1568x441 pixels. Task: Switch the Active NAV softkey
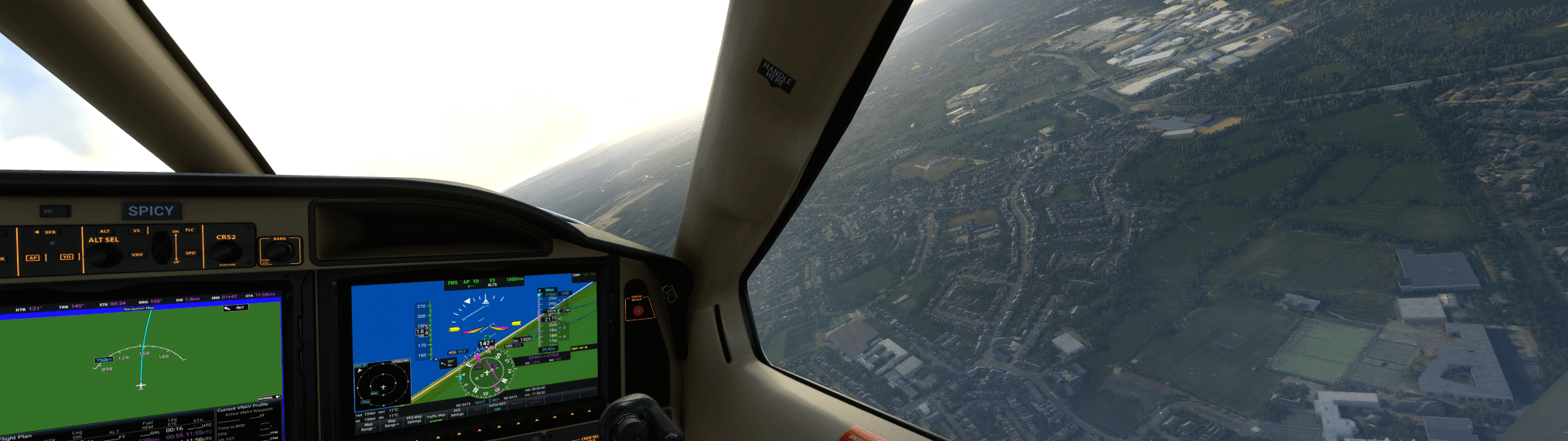pos(497,407)
